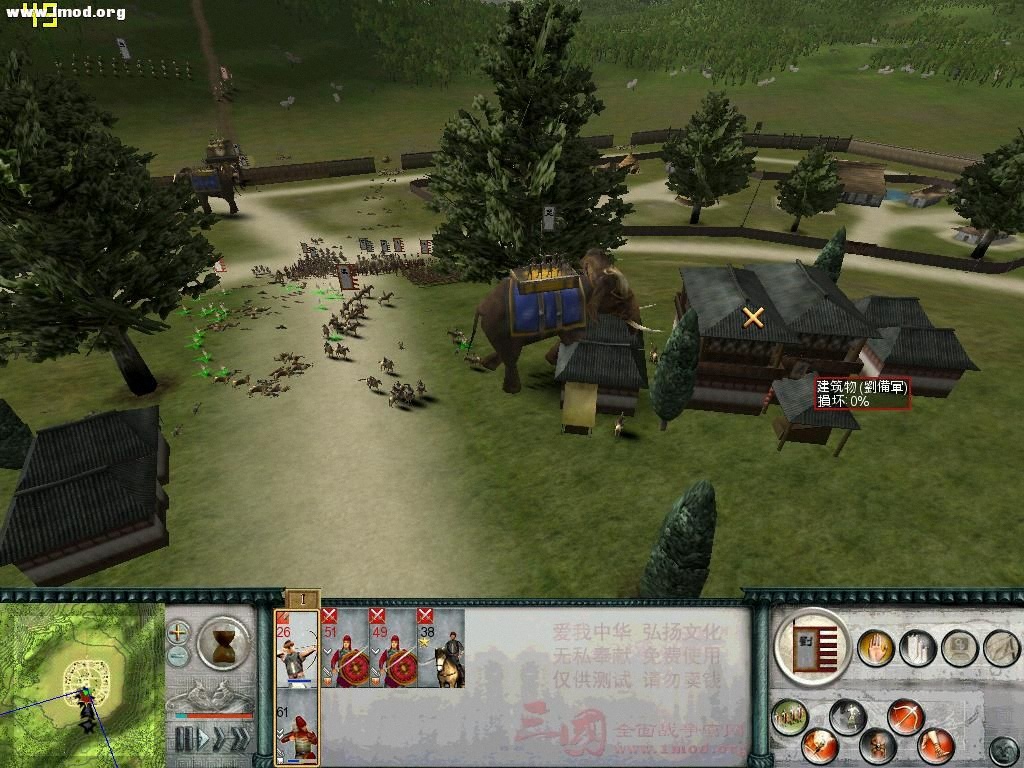Toggle the skull special ability button
The height and width of the screenshot is (768, 1024).
878,745
